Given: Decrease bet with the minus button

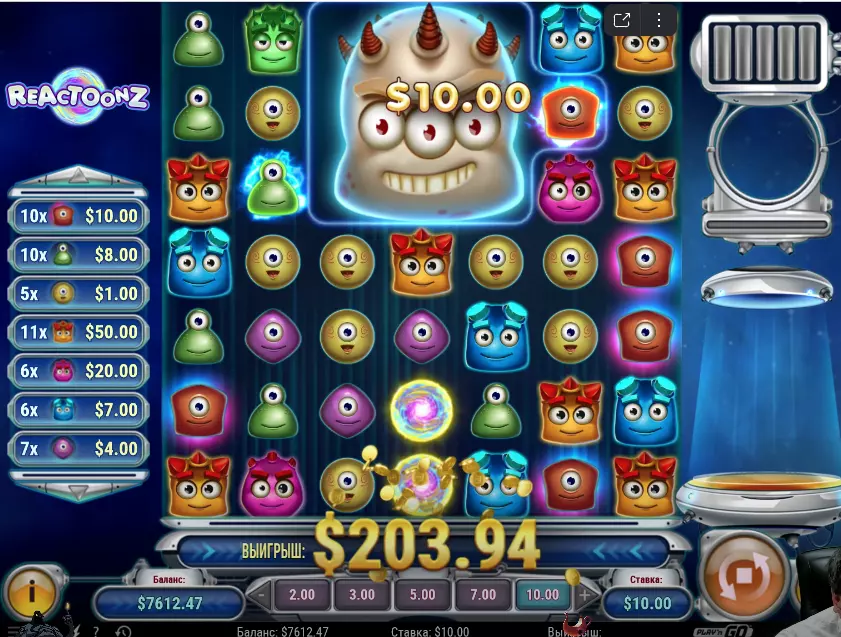Looking at the screenshot, I should coord(261,594).
